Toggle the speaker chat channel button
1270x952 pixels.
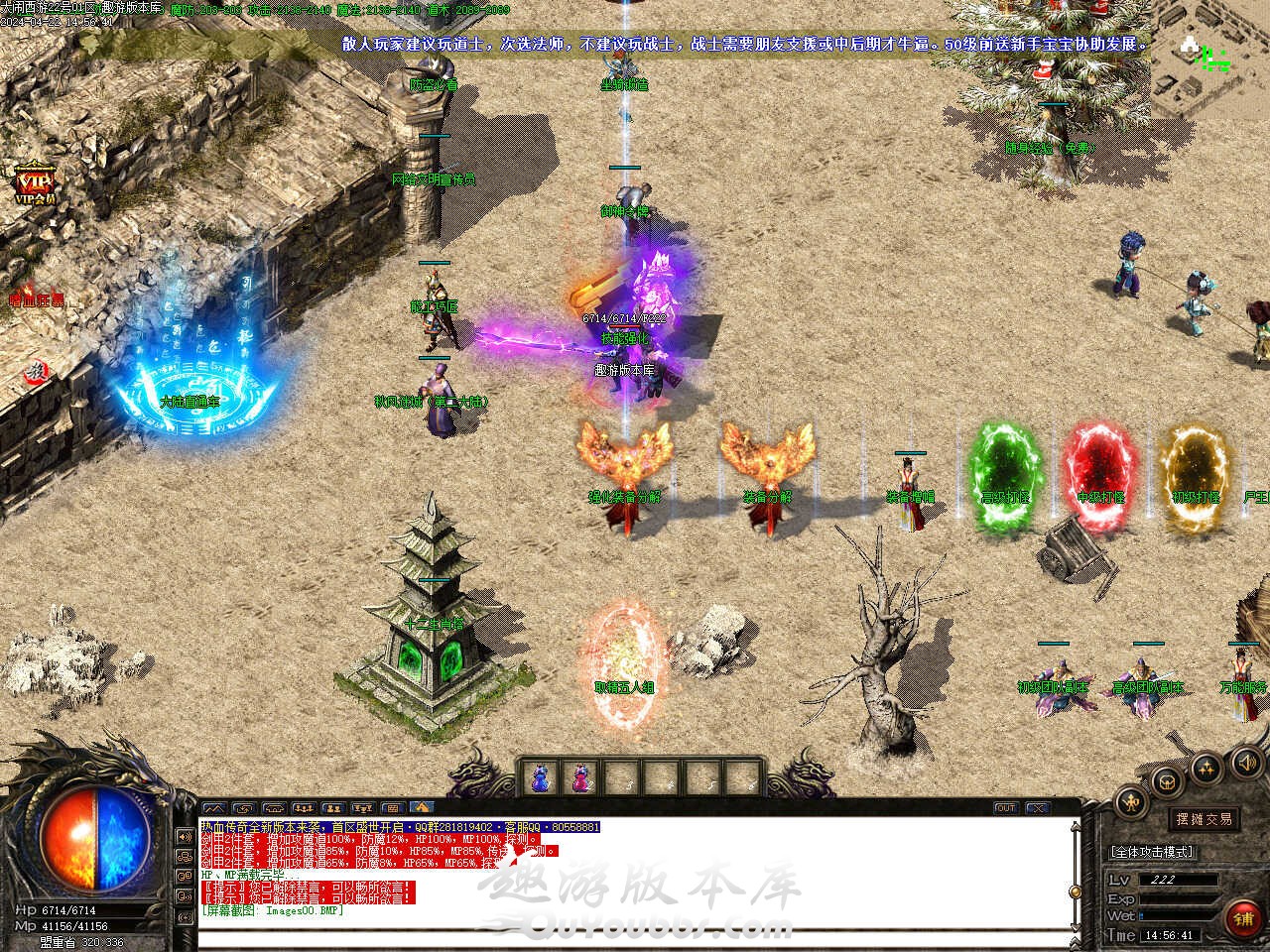coord(184,835)
